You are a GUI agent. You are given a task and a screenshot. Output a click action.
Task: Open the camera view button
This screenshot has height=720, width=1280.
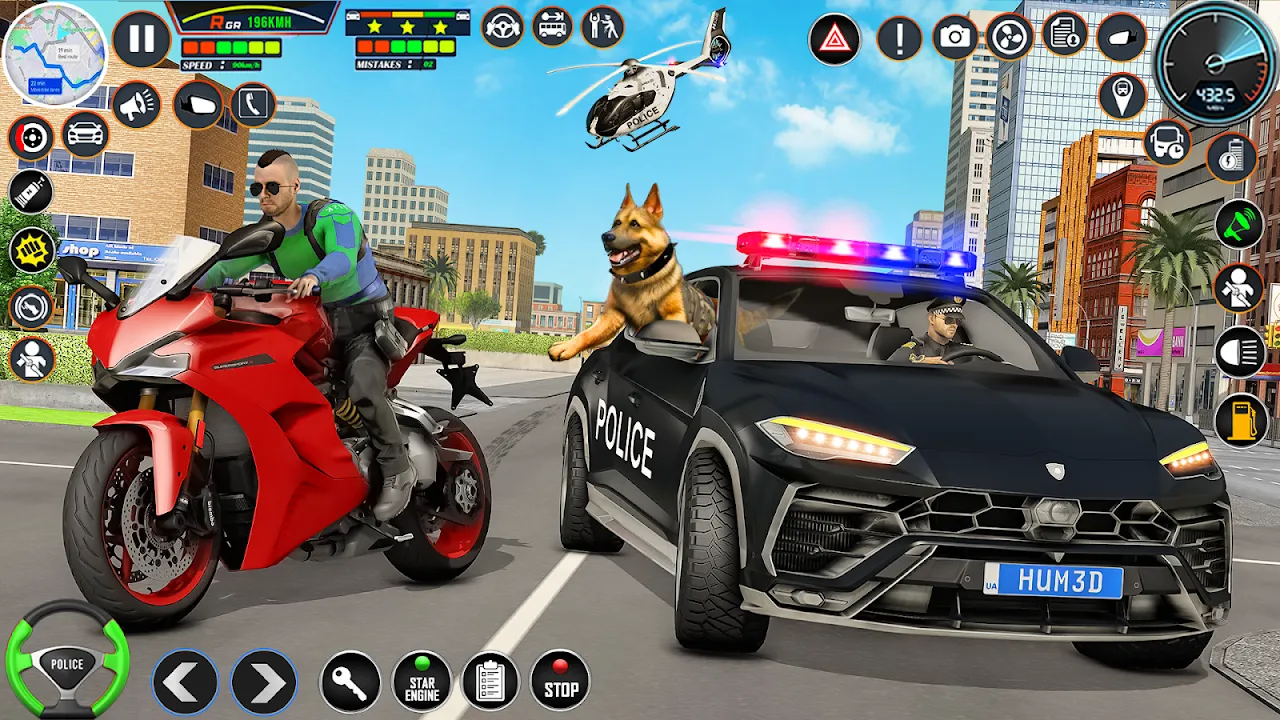955,38
